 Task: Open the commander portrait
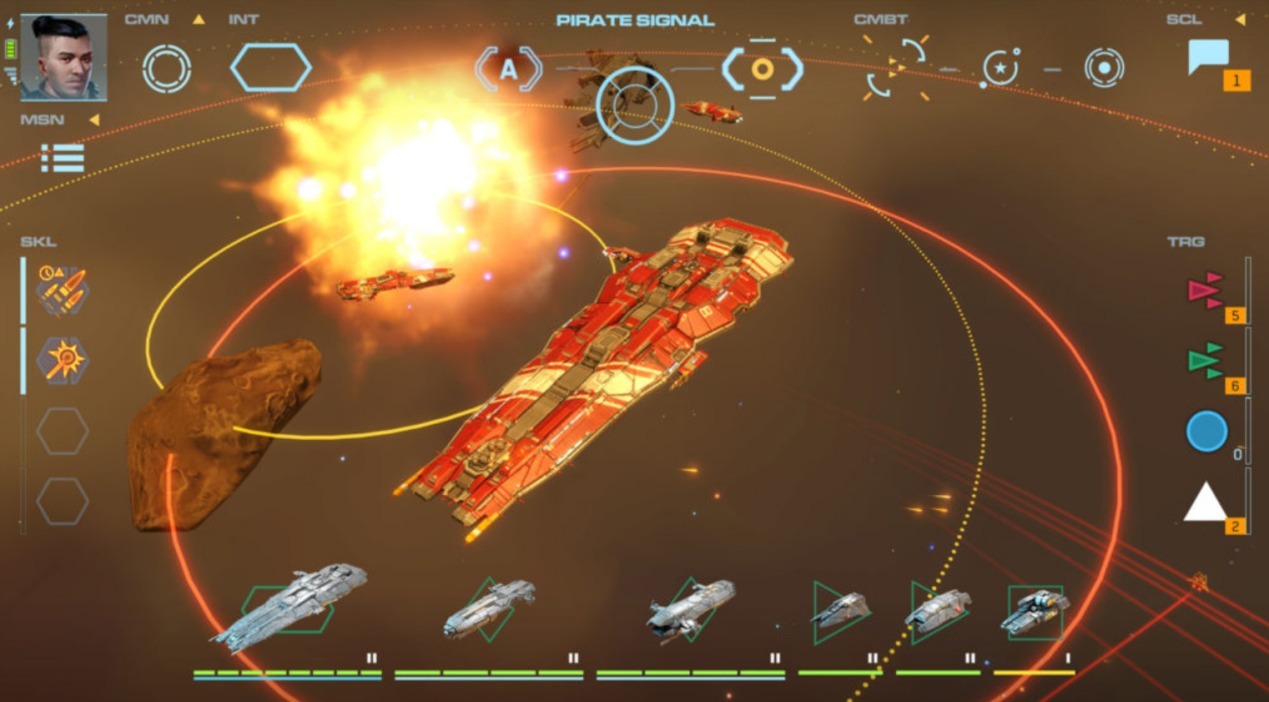pyautogui.click(x=63, y=57)
